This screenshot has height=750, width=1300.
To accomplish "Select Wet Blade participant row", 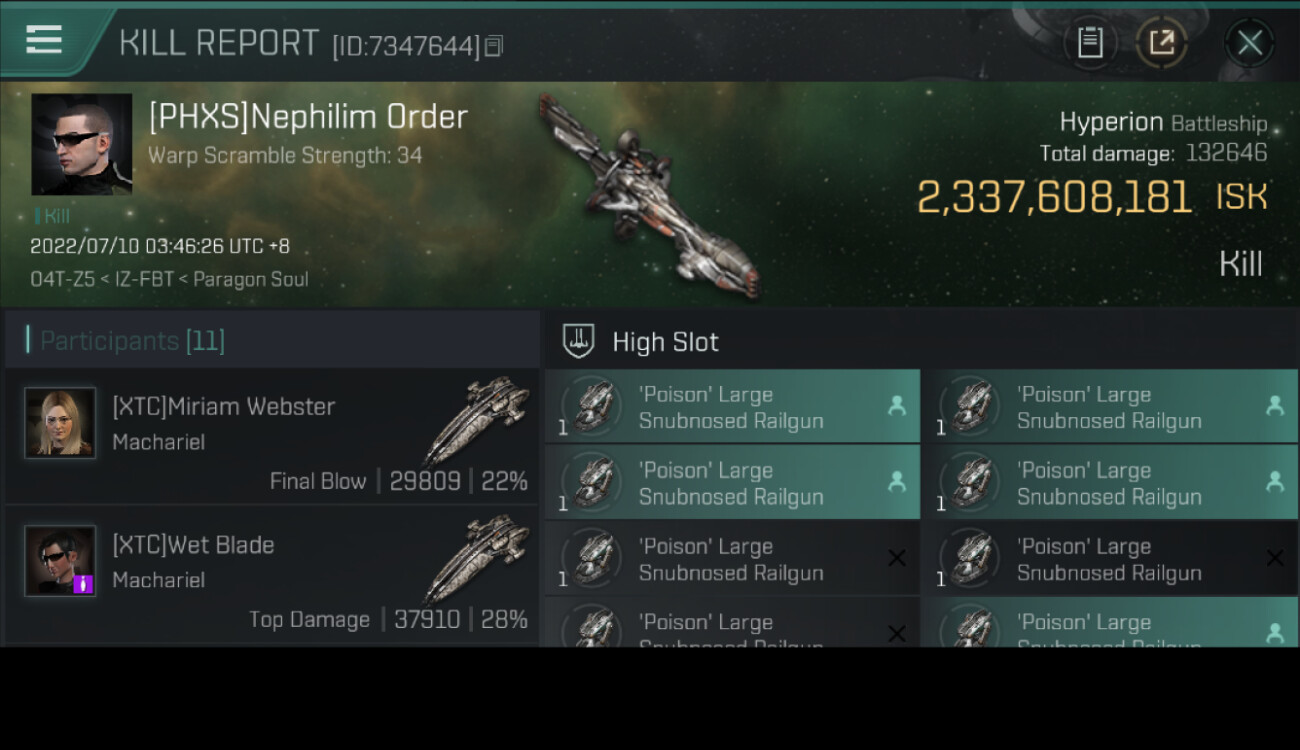I will point(272,574).
